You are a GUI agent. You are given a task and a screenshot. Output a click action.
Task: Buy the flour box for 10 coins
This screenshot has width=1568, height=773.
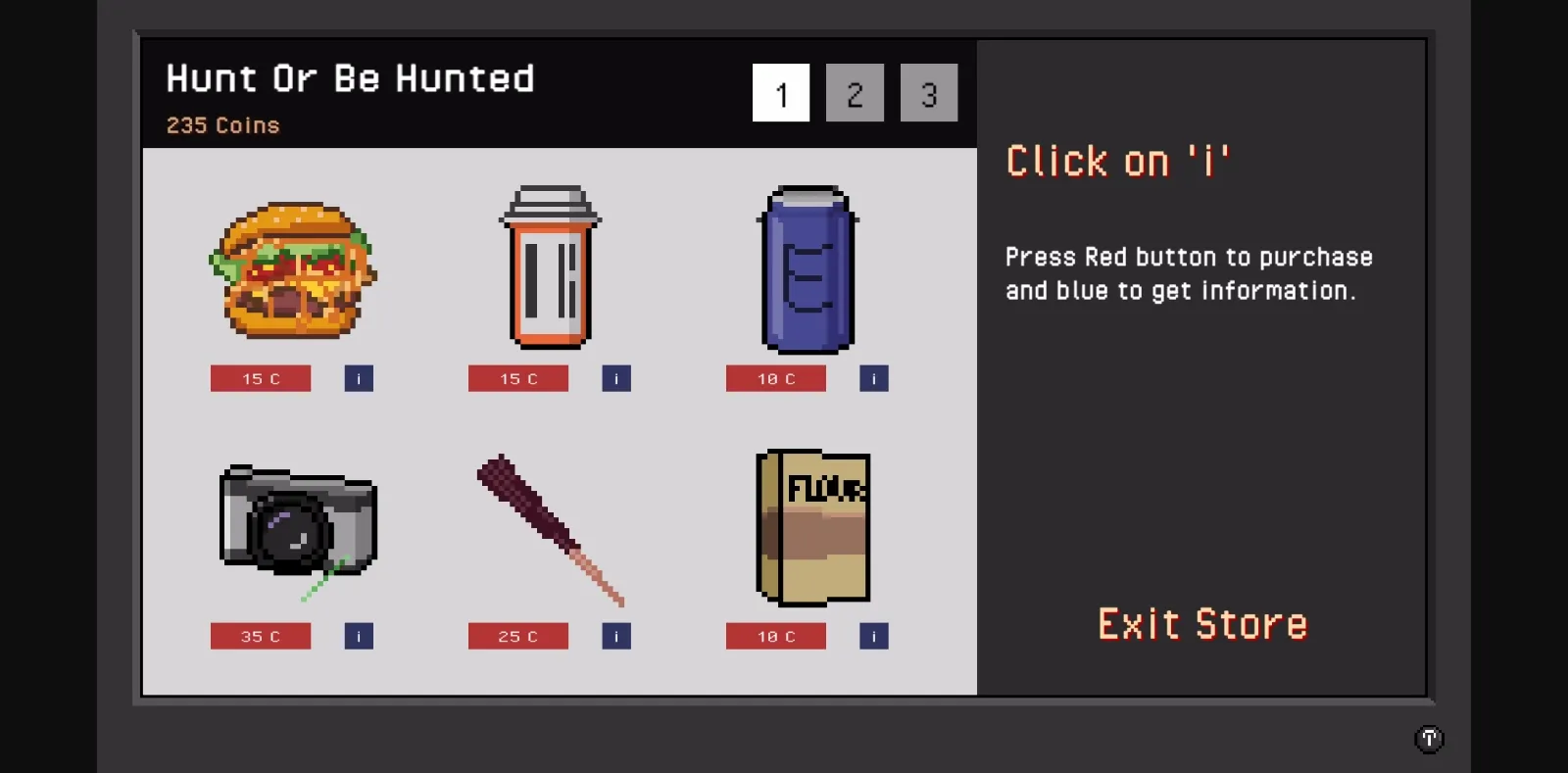(775, 635)
